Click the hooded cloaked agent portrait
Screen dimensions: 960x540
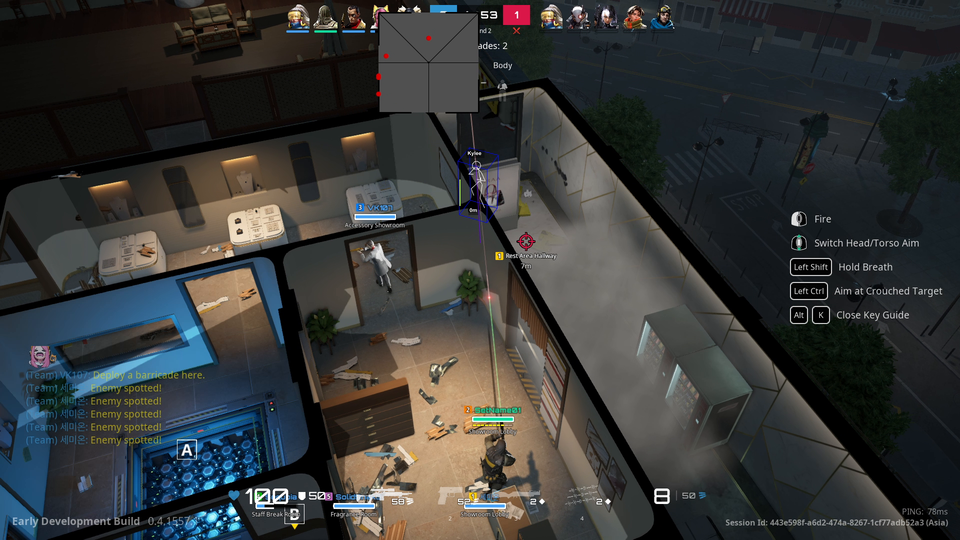325,17
